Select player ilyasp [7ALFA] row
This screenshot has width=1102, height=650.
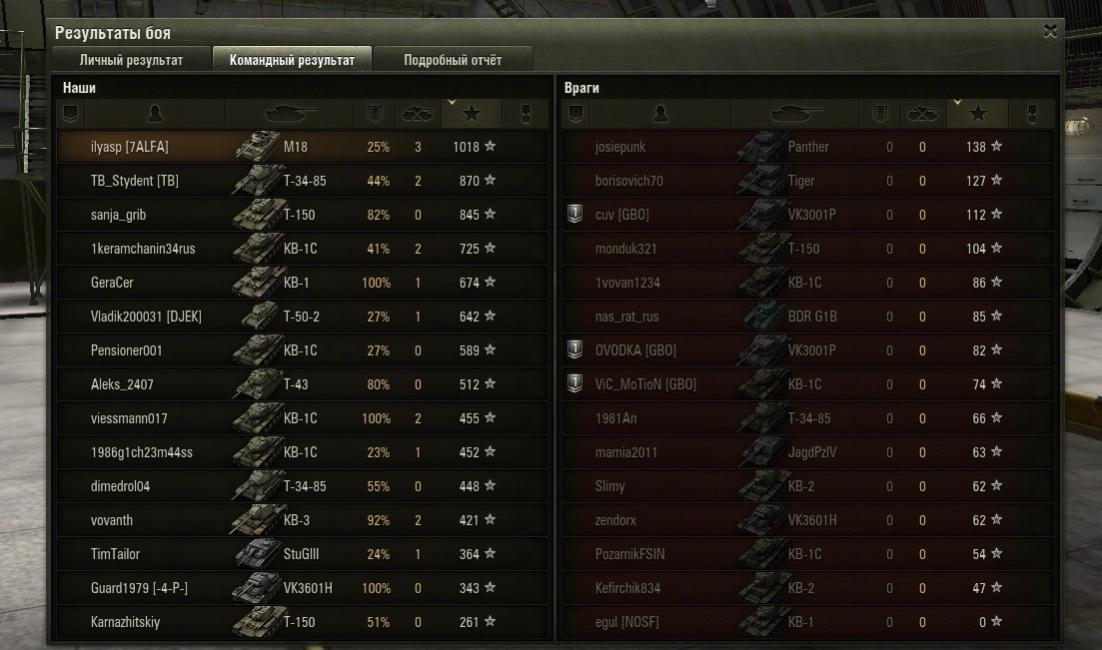(302, 147)
